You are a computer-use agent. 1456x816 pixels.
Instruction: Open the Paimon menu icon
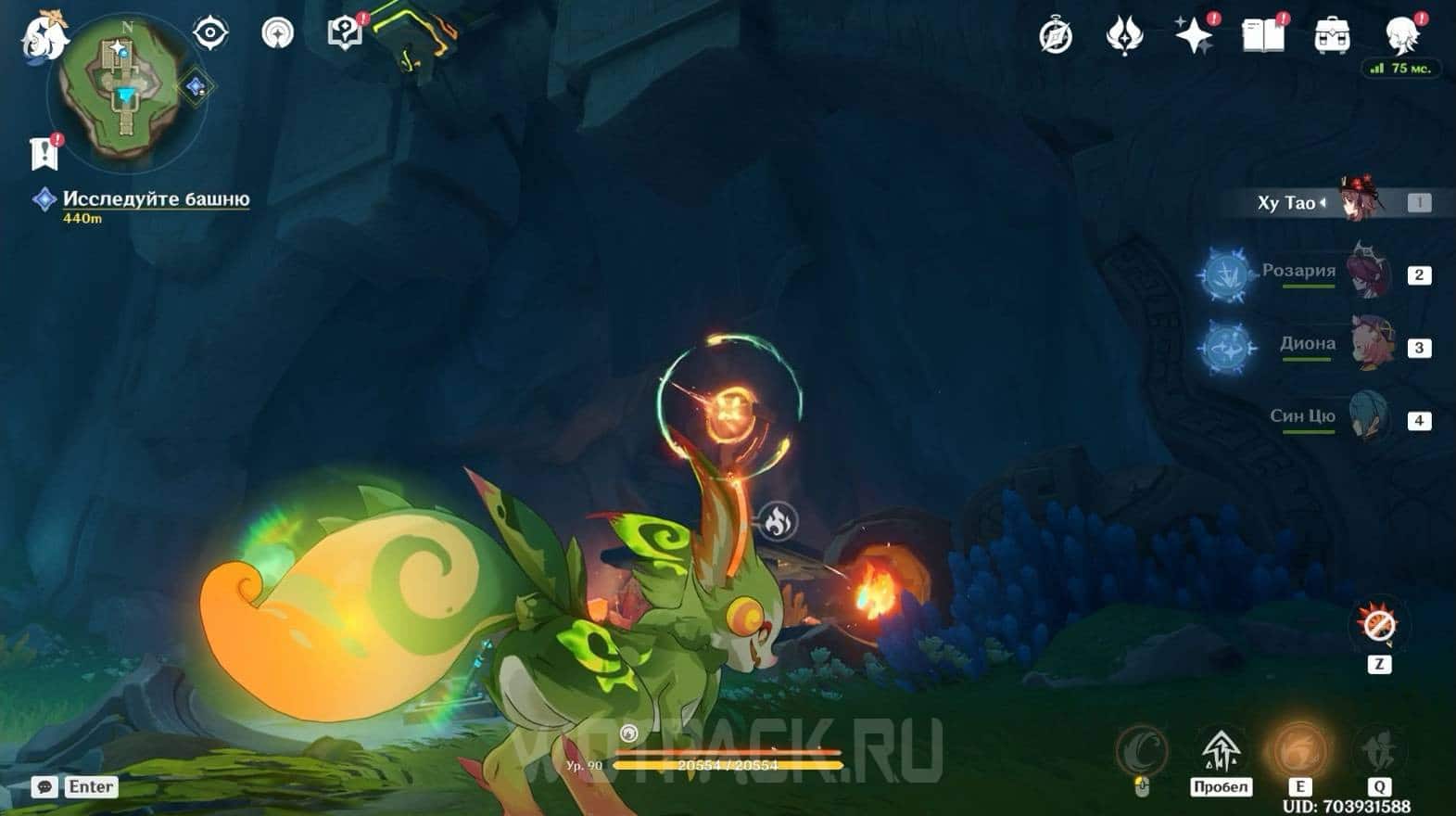click(x=42, y=35)
